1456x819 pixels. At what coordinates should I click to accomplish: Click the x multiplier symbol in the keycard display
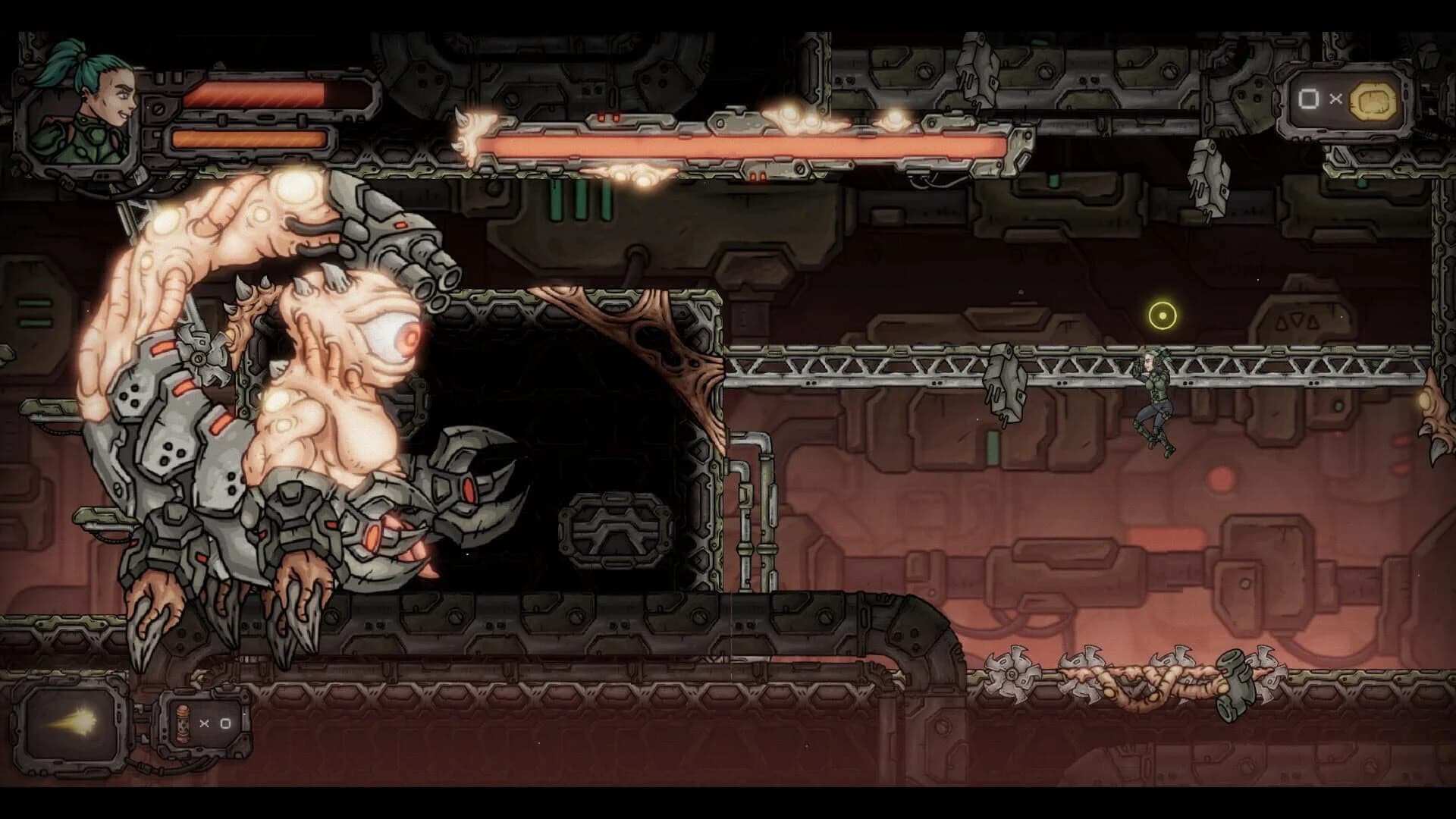pos(1335,99)
